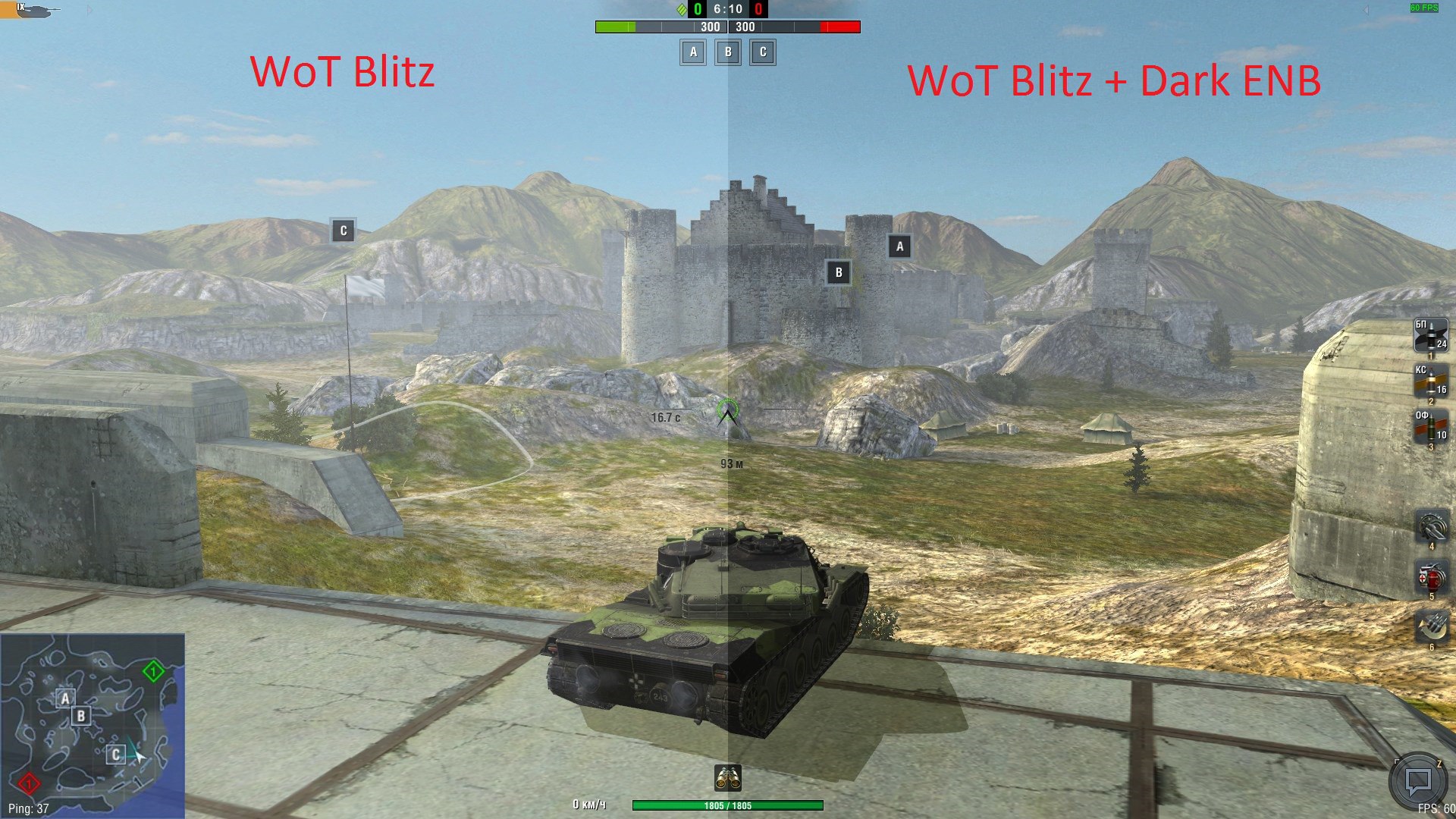Select base C on the minimap

coord(115,755)
